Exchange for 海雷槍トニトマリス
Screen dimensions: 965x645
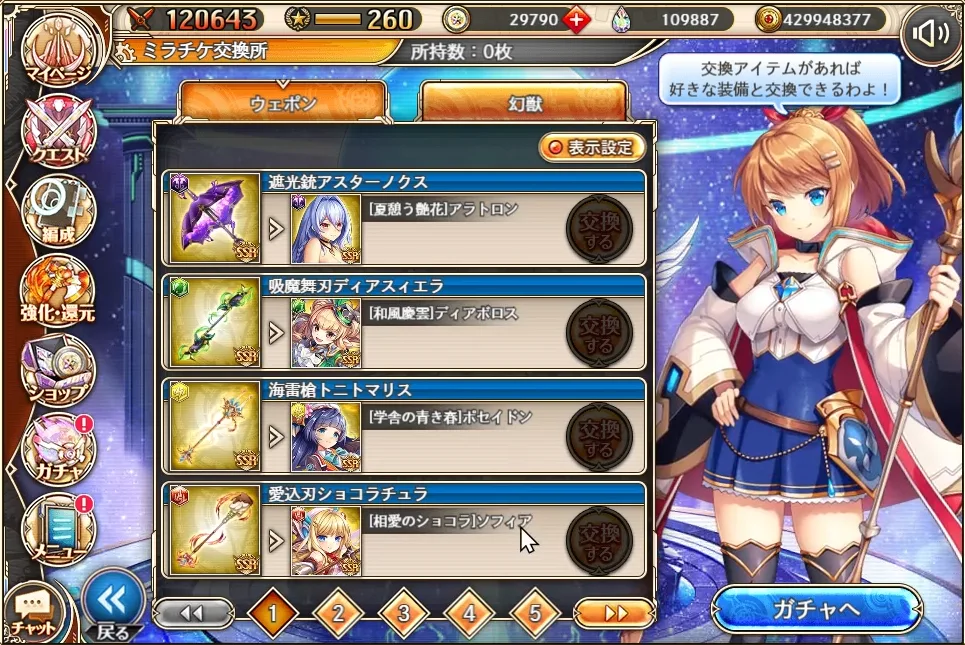pyautogui.click(x=599, y=437)
